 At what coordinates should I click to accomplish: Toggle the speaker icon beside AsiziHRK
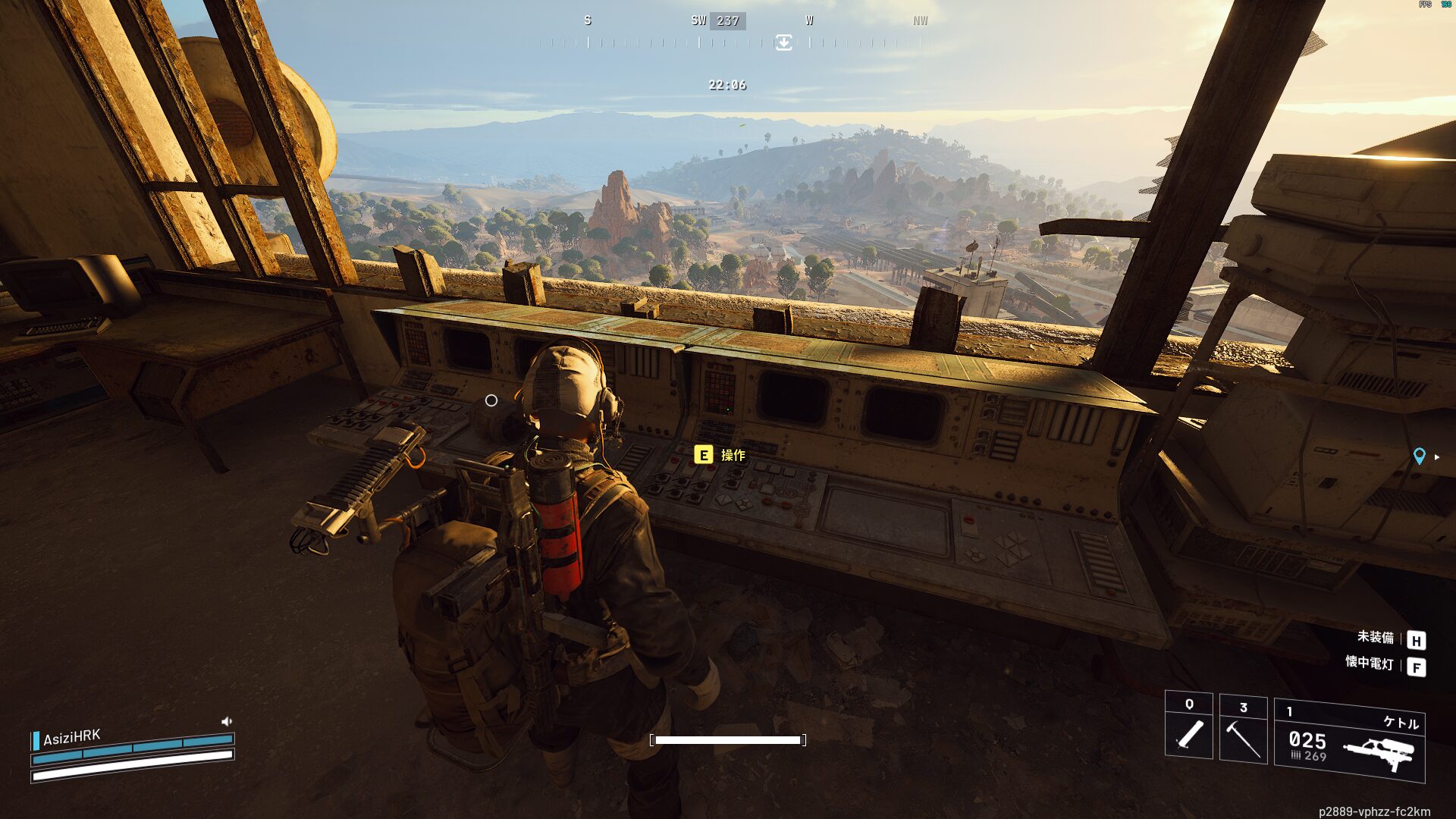(226, 721)
